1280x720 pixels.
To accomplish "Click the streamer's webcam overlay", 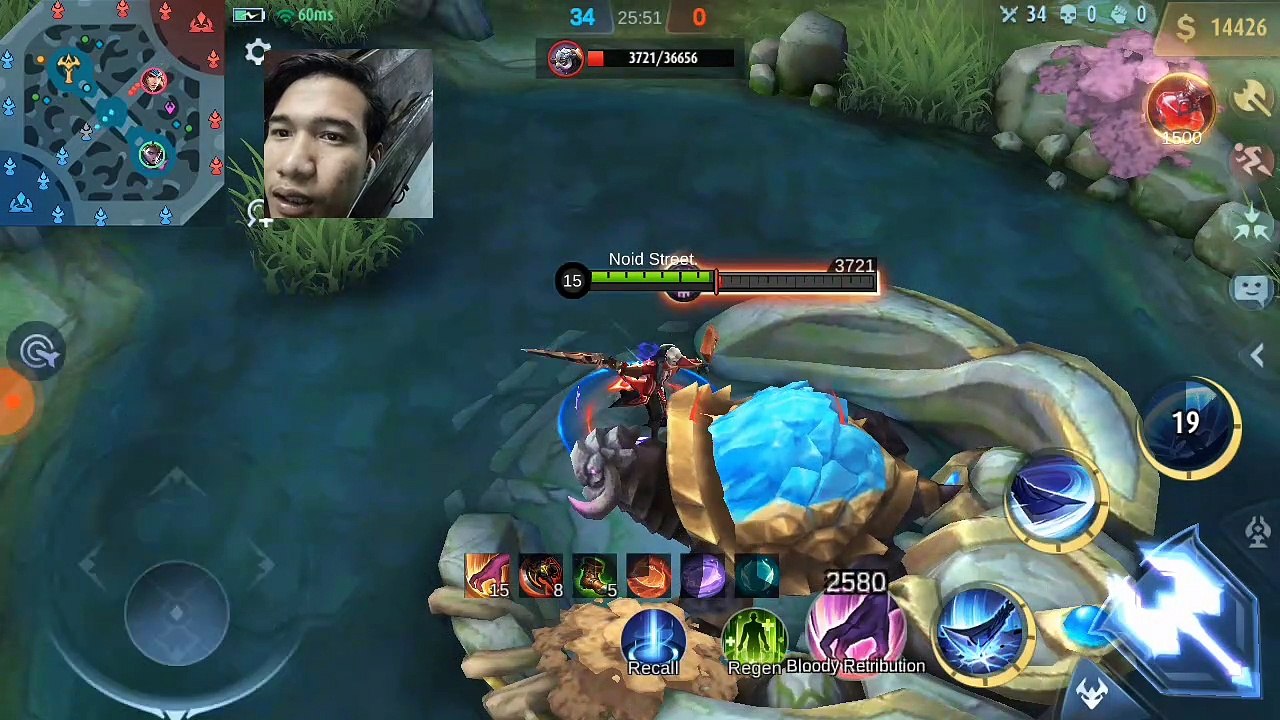I will [348, 133].
